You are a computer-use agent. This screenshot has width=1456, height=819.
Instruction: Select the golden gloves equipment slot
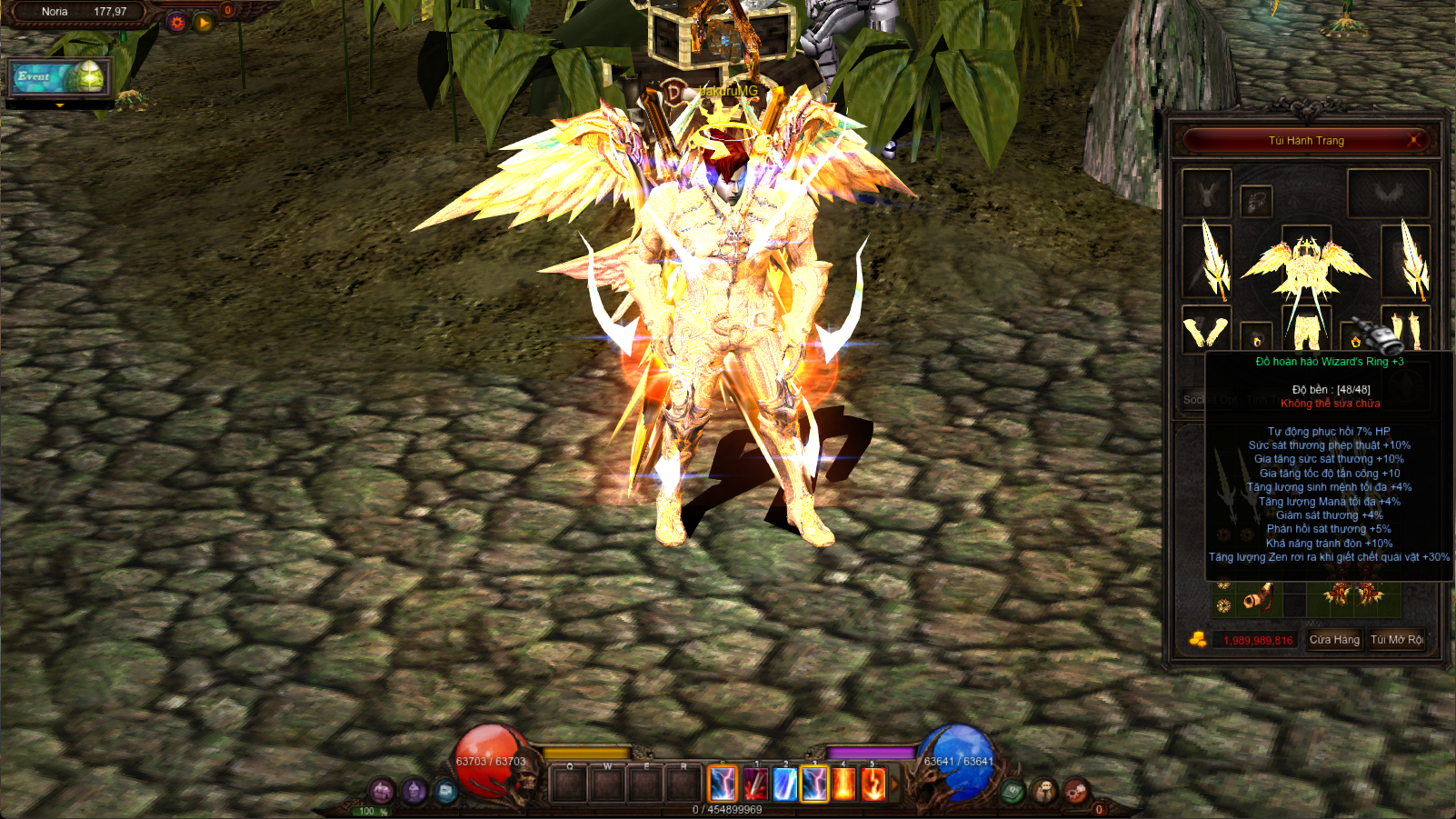pos(1206,330)
